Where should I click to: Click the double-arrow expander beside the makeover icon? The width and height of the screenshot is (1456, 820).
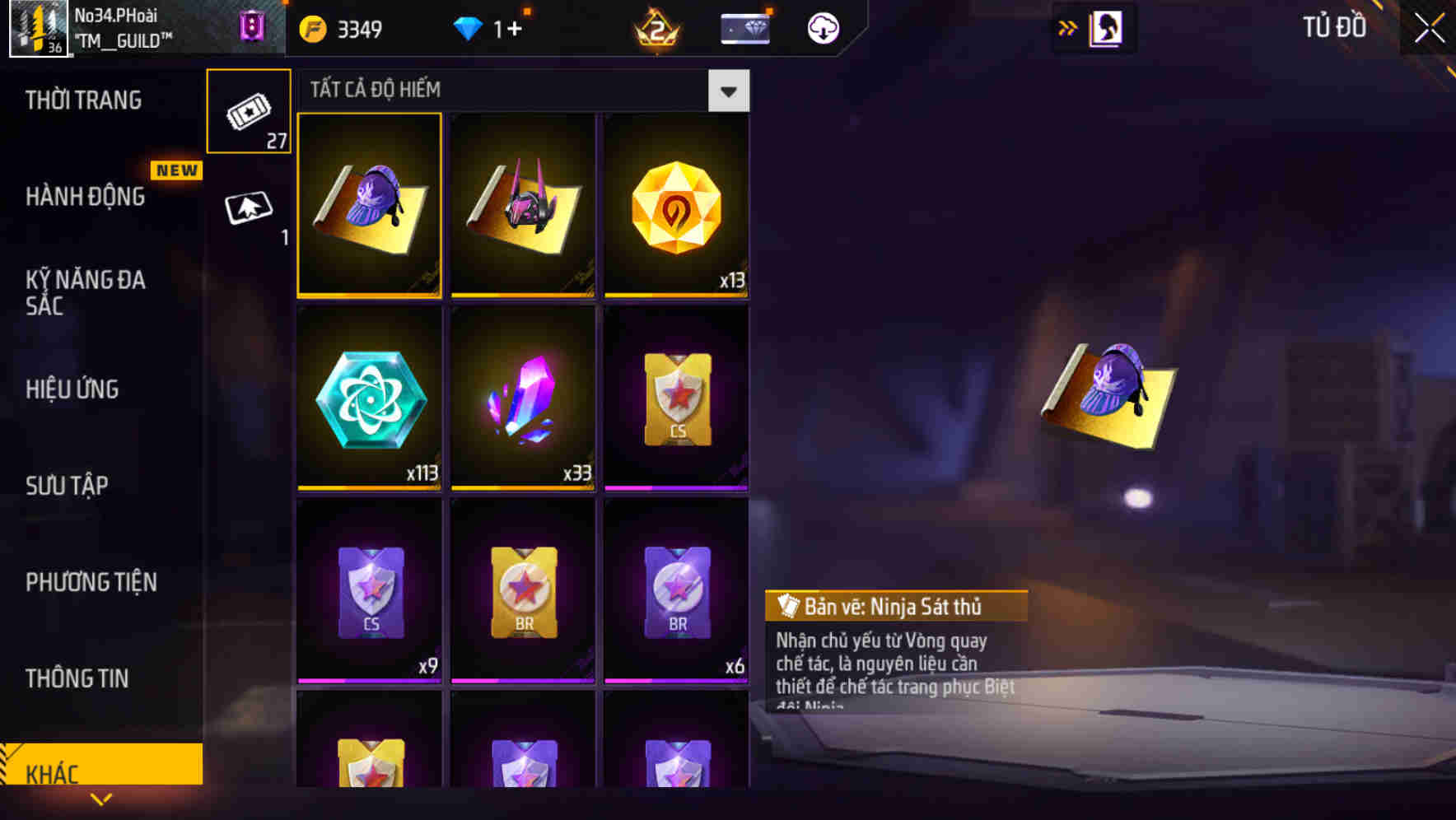[1066, 27]
